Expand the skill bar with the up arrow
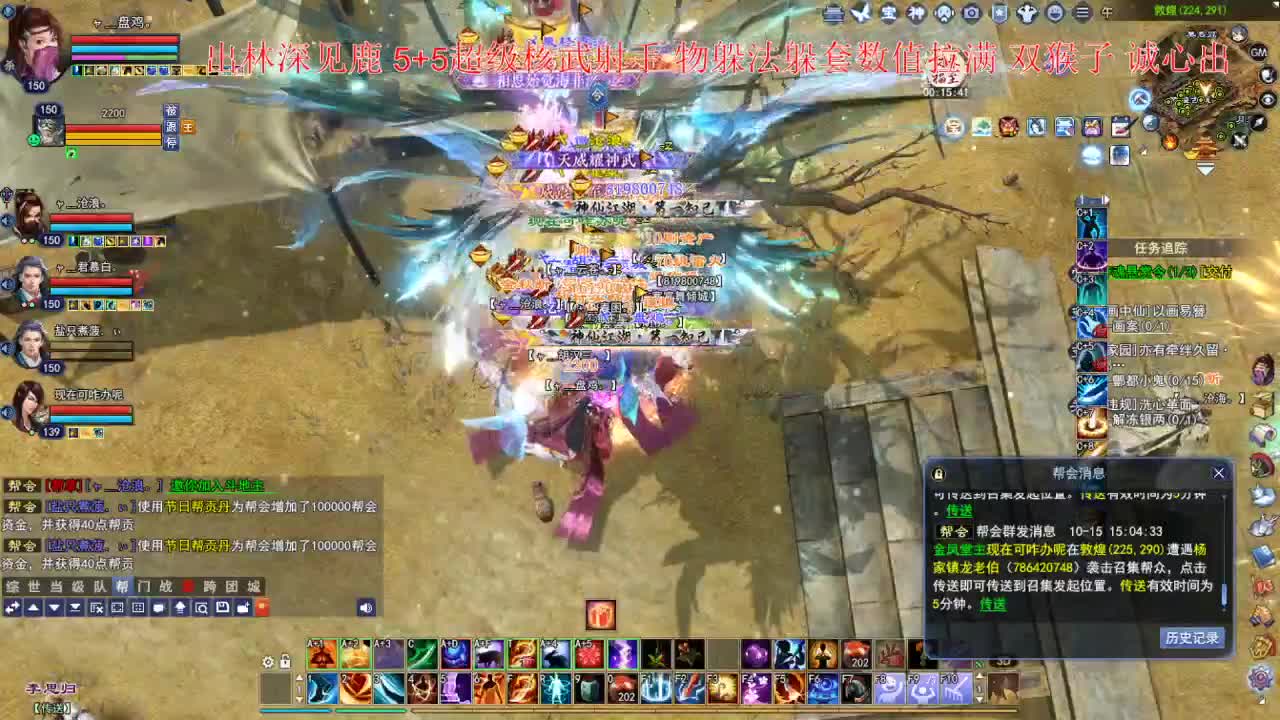Viewport: 1280px width, 720px height. coord(299,678)
